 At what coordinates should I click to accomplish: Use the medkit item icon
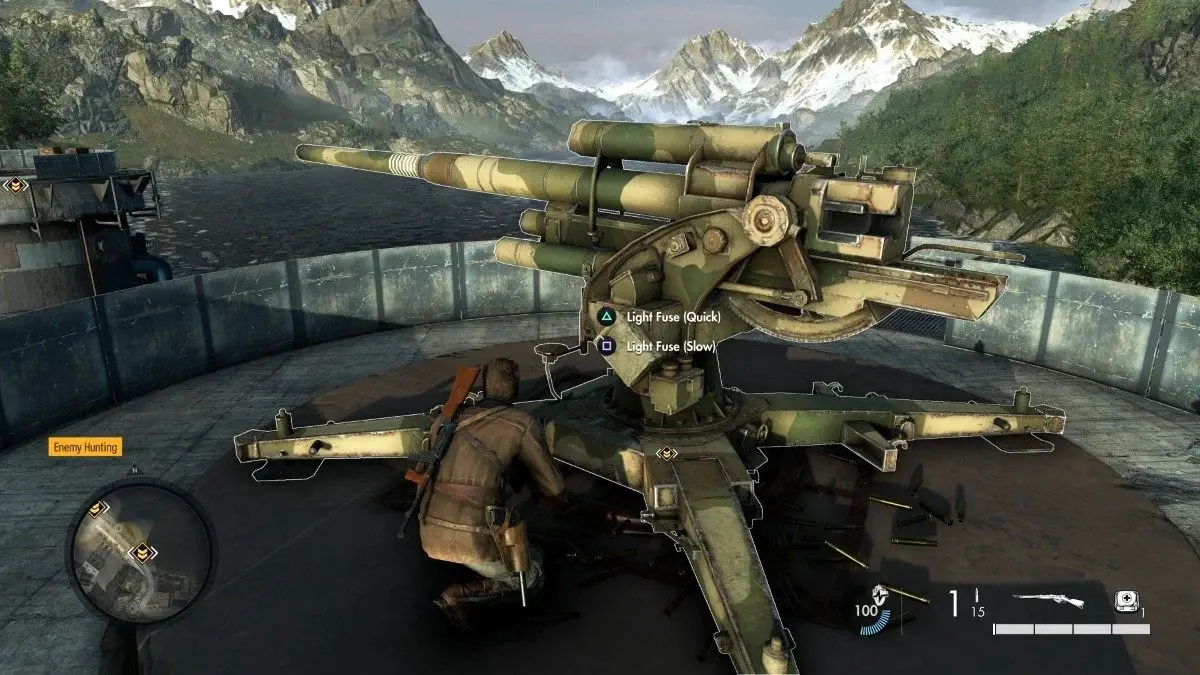point(1124,601)
